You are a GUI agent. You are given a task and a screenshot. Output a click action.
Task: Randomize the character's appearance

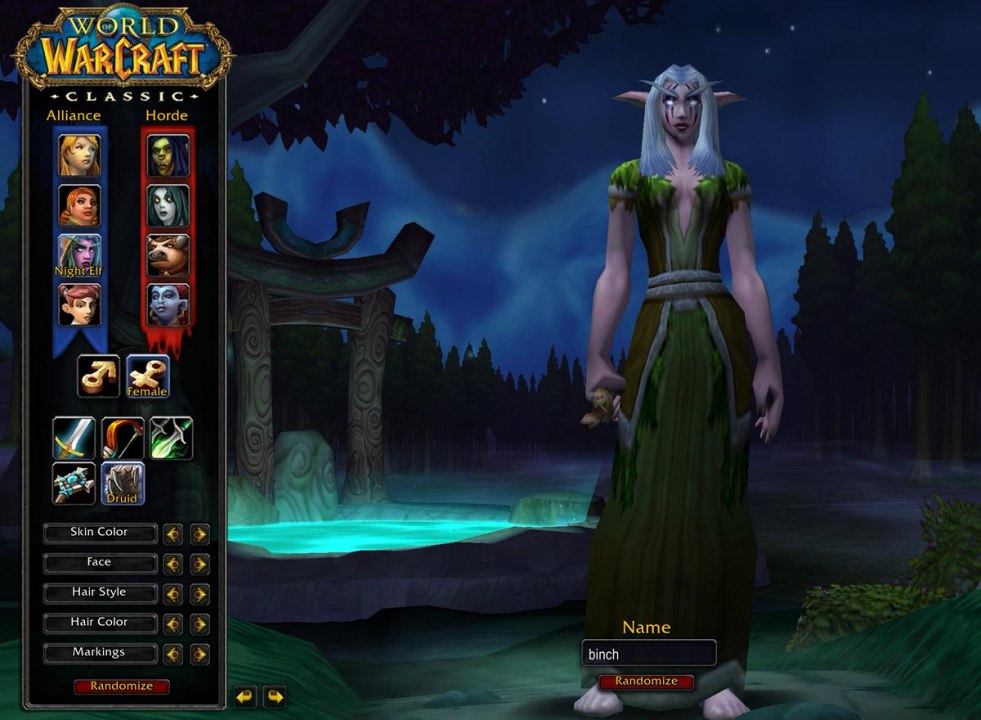coord(121,687)
